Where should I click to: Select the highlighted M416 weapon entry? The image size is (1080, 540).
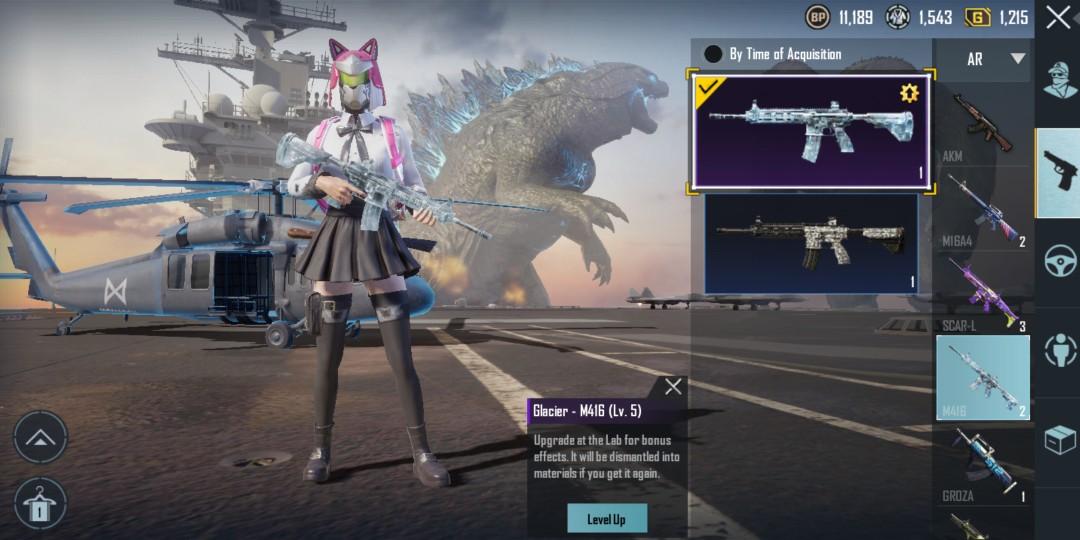click(x=983, y=377)
